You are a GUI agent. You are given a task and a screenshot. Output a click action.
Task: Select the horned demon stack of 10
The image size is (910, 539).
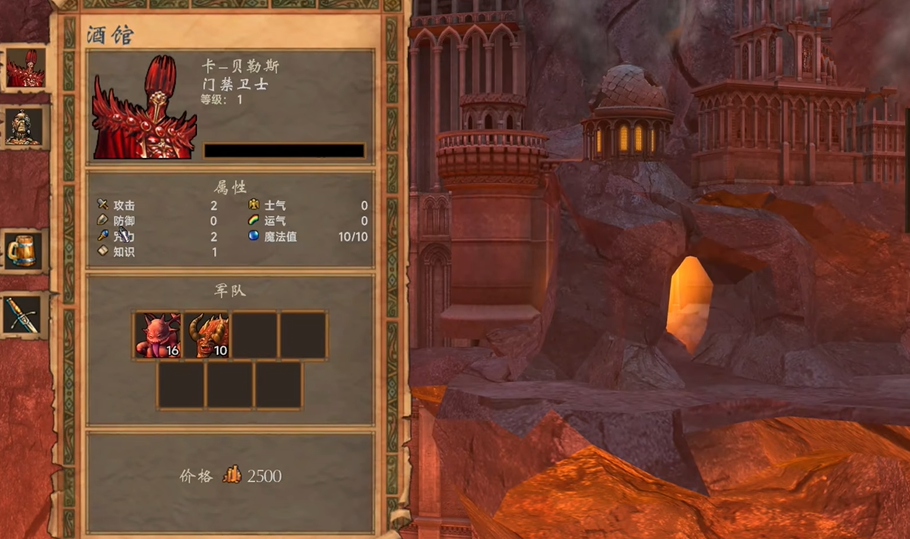206,336
